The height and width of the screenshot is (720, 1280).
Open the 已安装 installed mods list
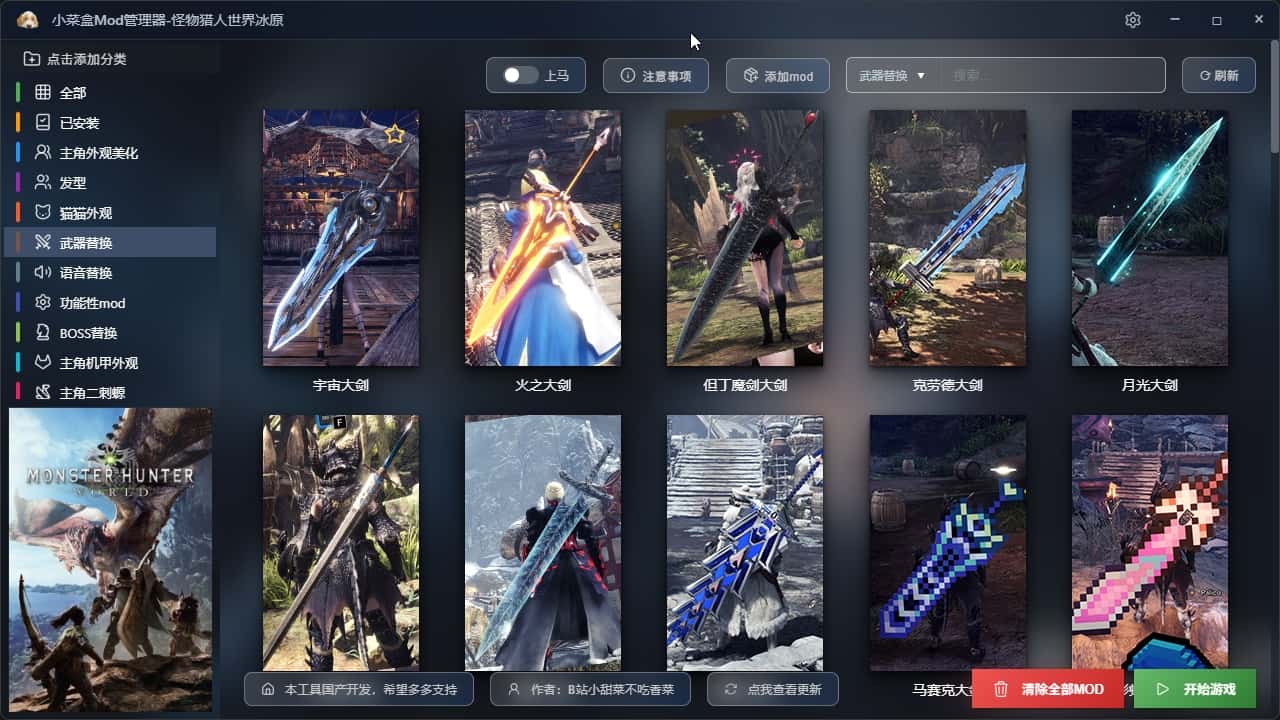tap(79, 123)
